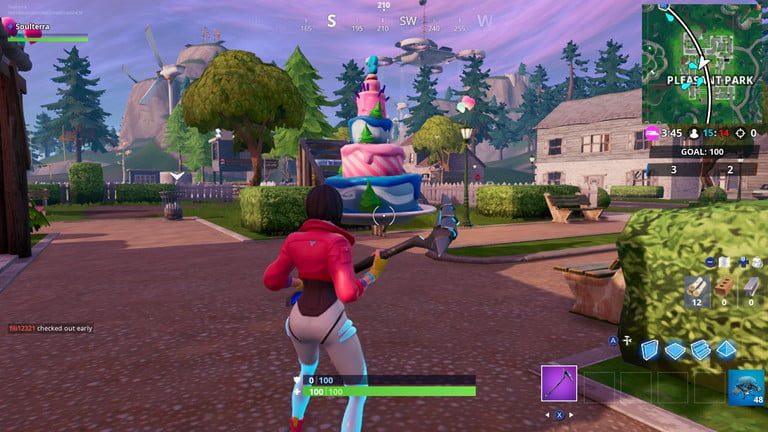Select the purple pickaxe hotbar slot
Screen dimensions: 768x432
tap(559, 383)
